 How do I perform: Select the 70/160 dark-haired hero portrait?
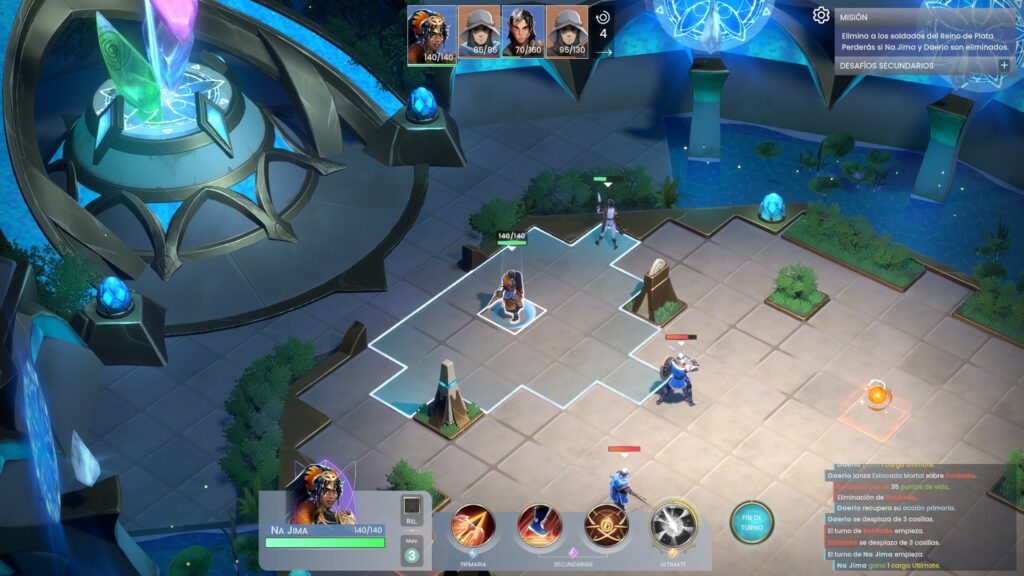tap(522, 32)
